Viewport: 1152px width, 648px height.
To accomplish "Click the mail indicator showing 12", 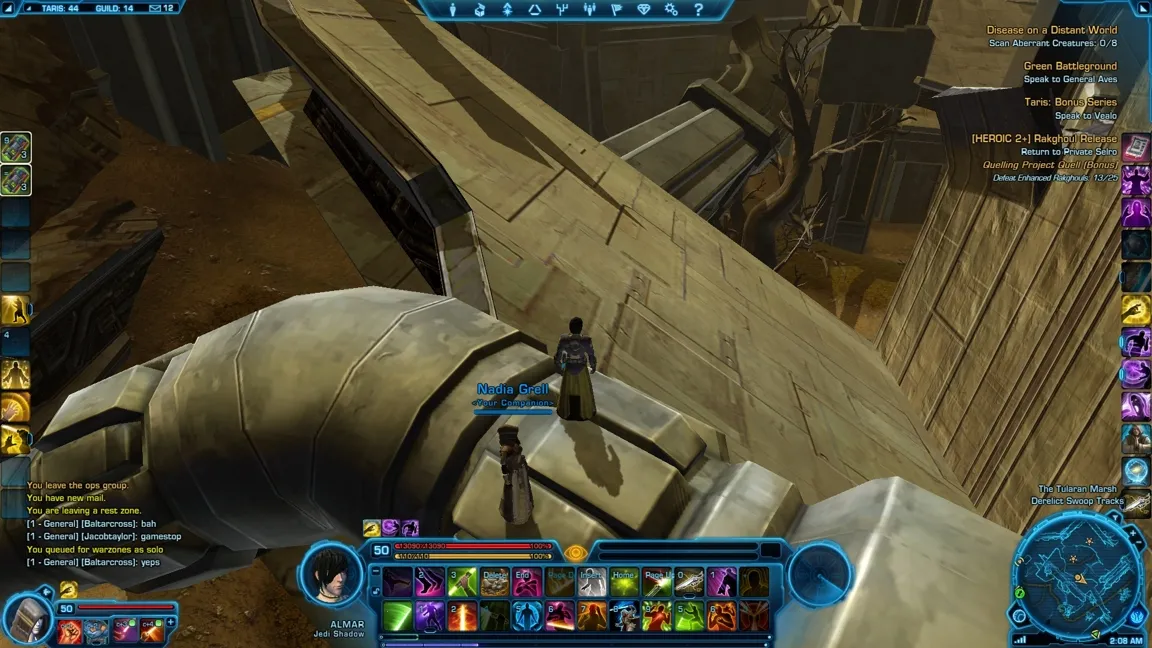I will [160, 8].
